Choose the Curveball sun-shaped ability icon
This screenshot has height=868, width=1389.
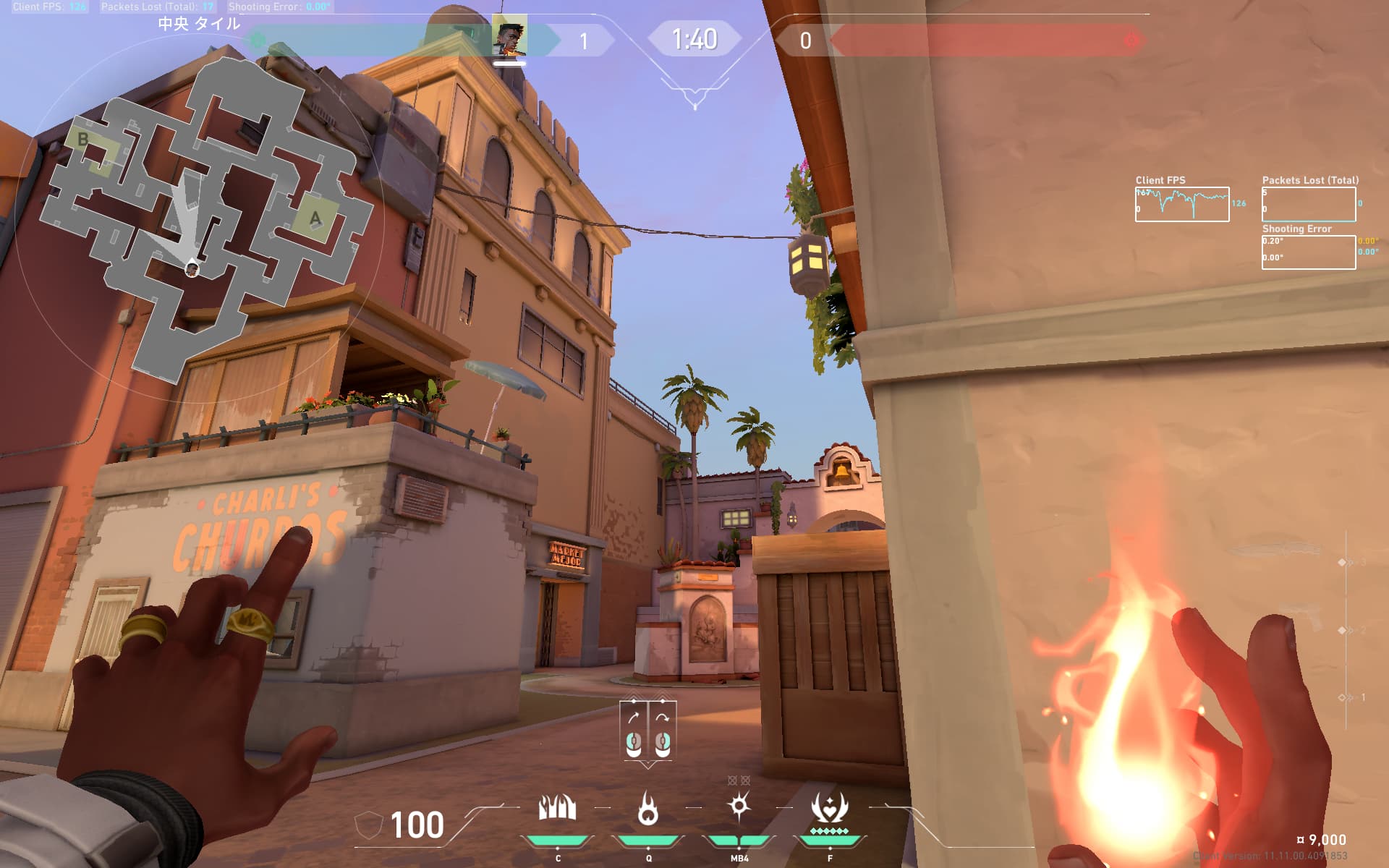click(739, 807)
